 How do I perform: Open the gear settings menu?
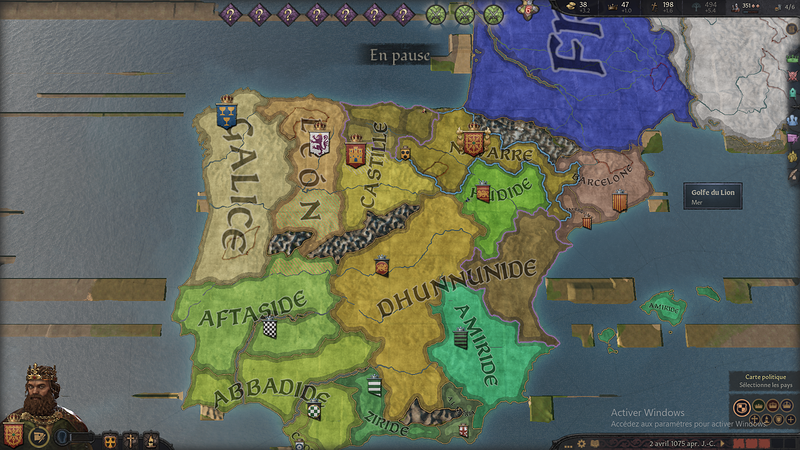tap(581, 443)
